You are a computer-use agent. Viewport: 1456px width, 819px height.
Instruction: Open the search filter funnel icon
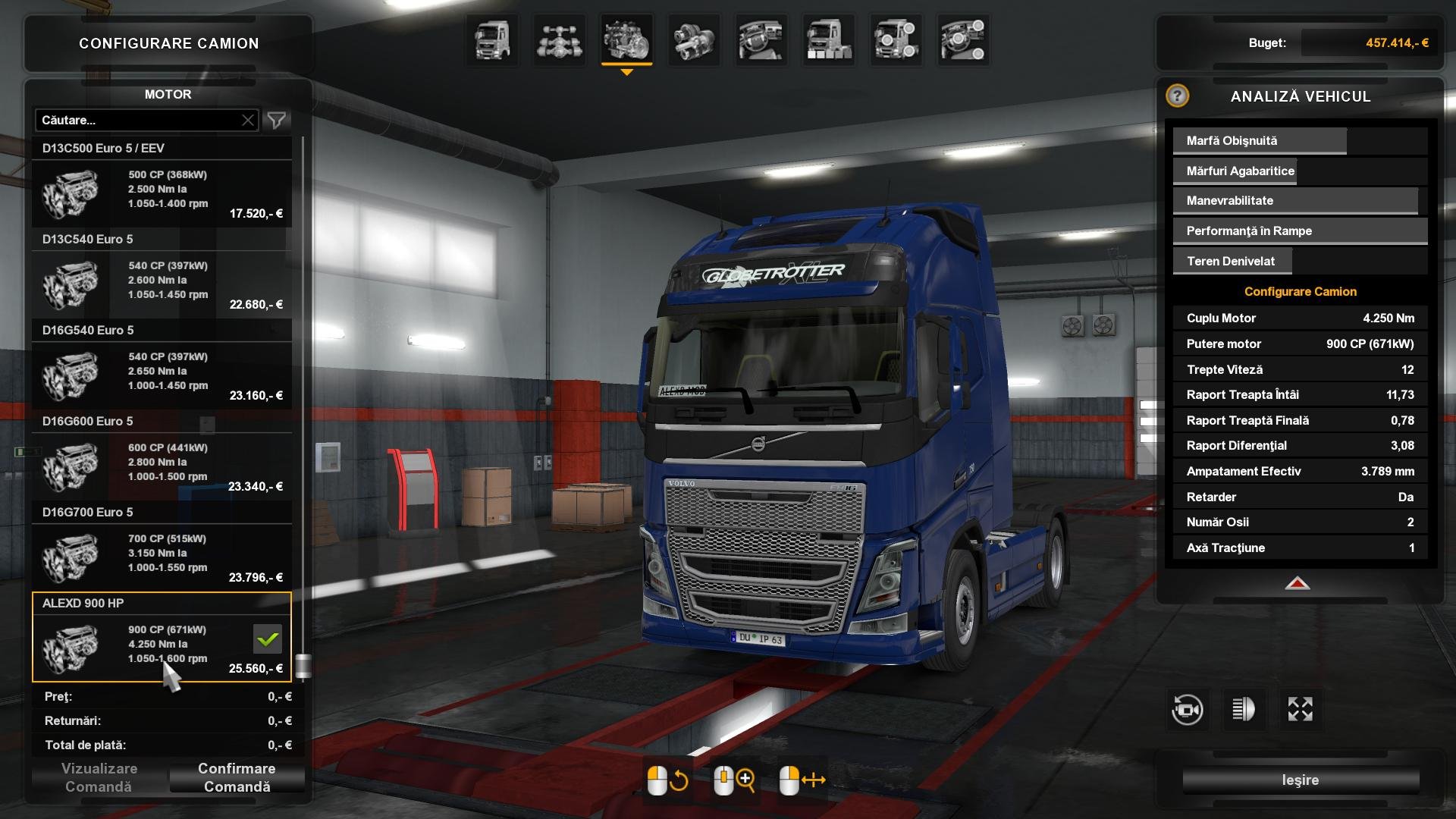pyautogui.click(x=276, y=120)
